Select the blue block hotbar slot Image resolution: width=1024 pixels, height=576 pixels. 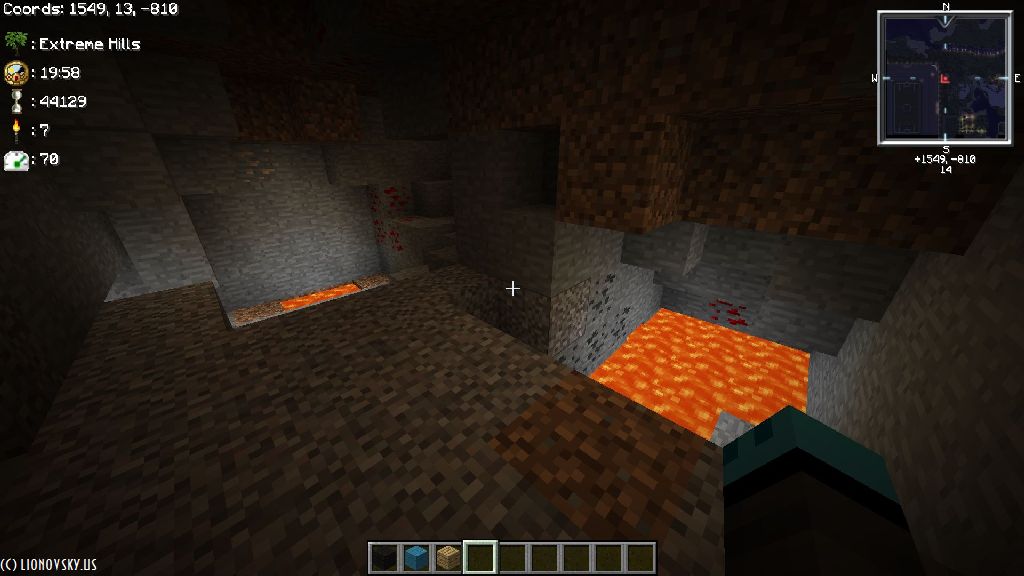[416, 557]
